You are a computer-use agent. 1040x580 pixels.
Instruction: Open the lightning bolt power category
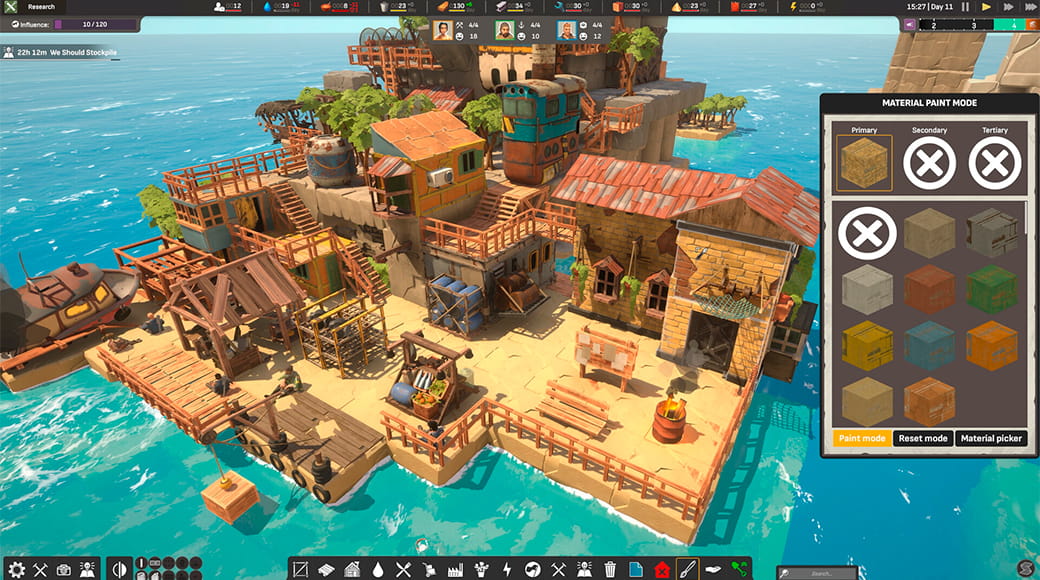[507, 569]
